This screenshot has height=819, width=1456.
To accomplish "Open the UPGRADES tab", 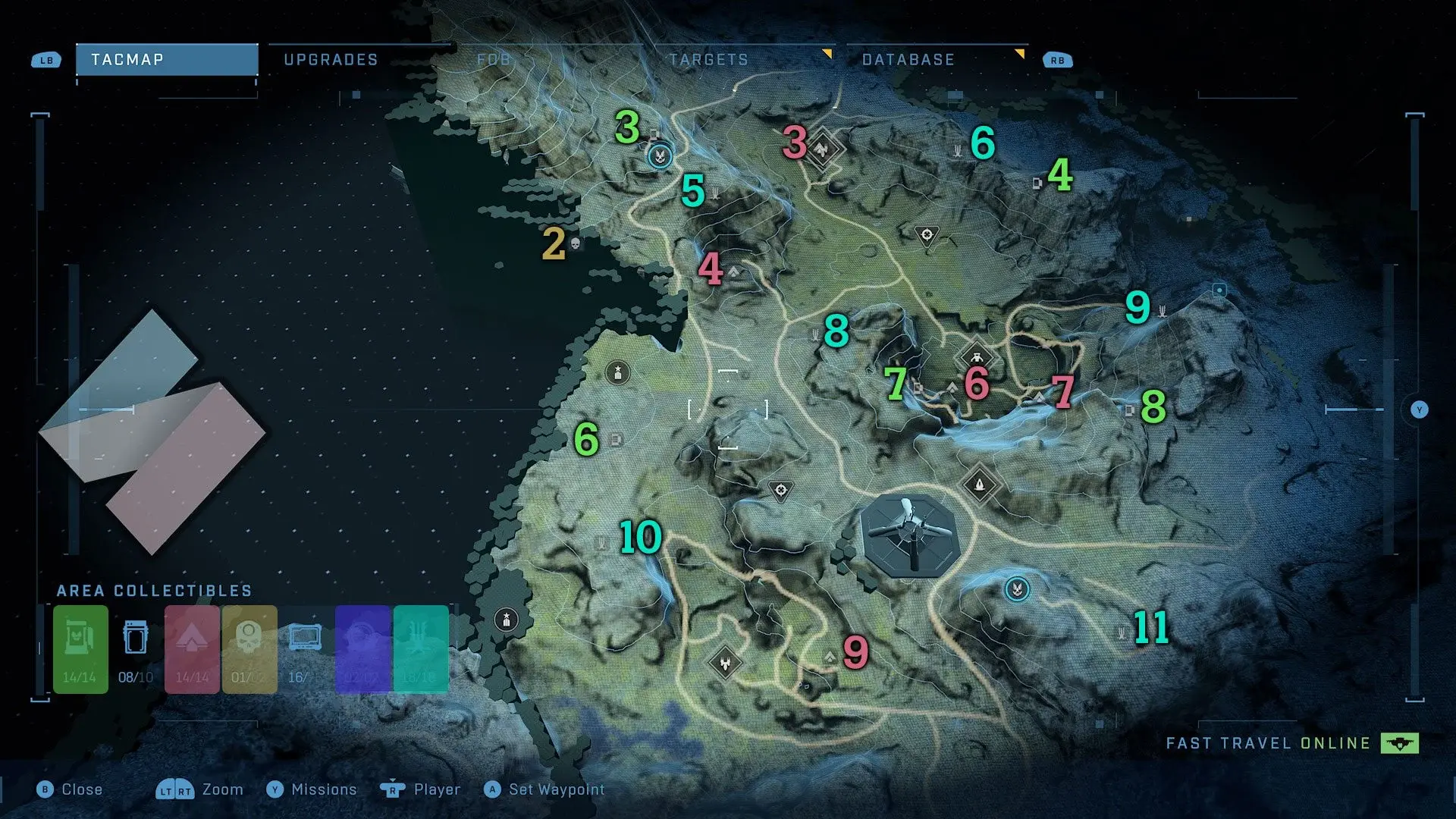I will (x=331, y=60).
